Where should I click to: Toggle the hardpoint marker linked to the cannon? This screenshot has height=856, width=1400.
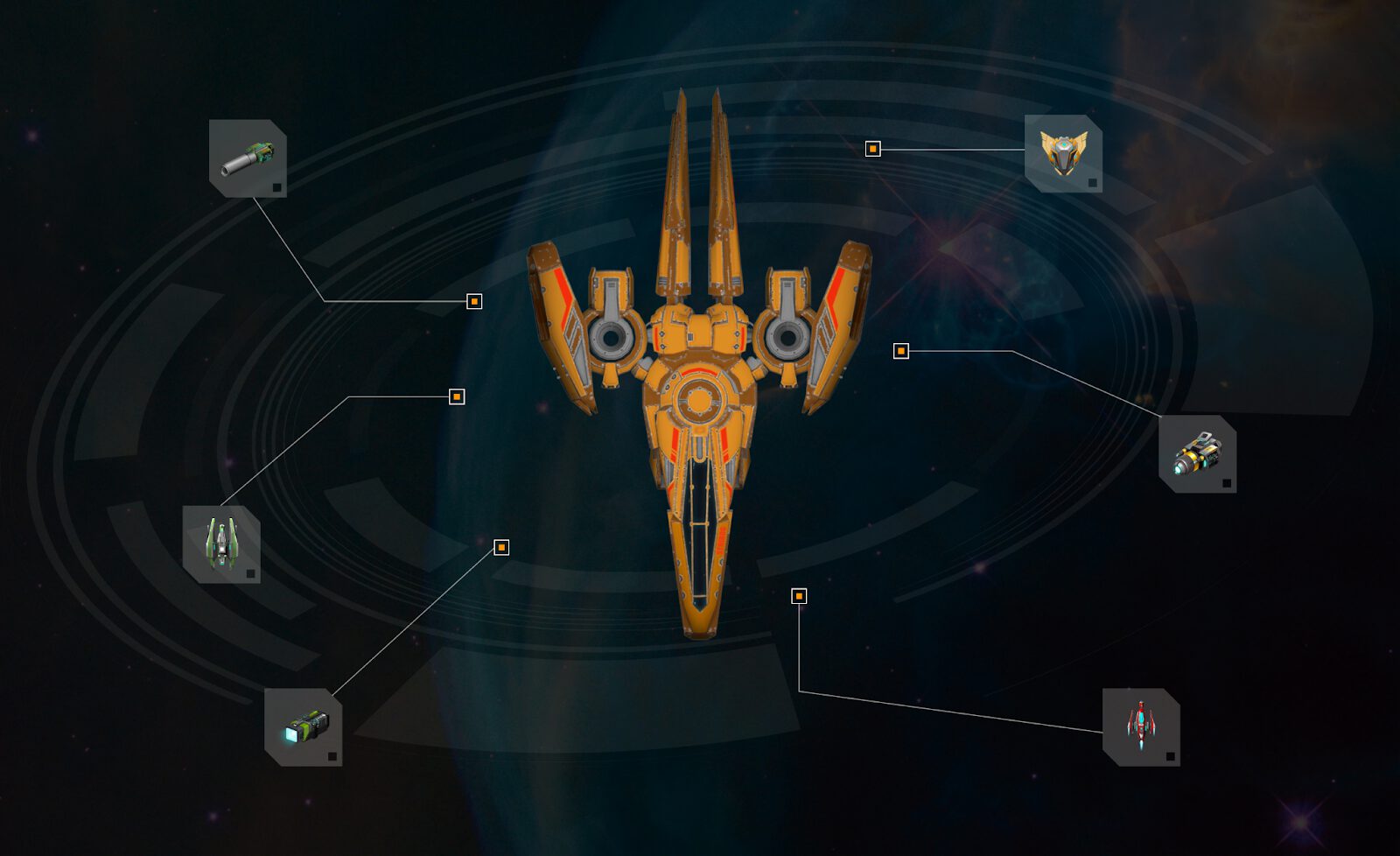[x=475, y=300]
